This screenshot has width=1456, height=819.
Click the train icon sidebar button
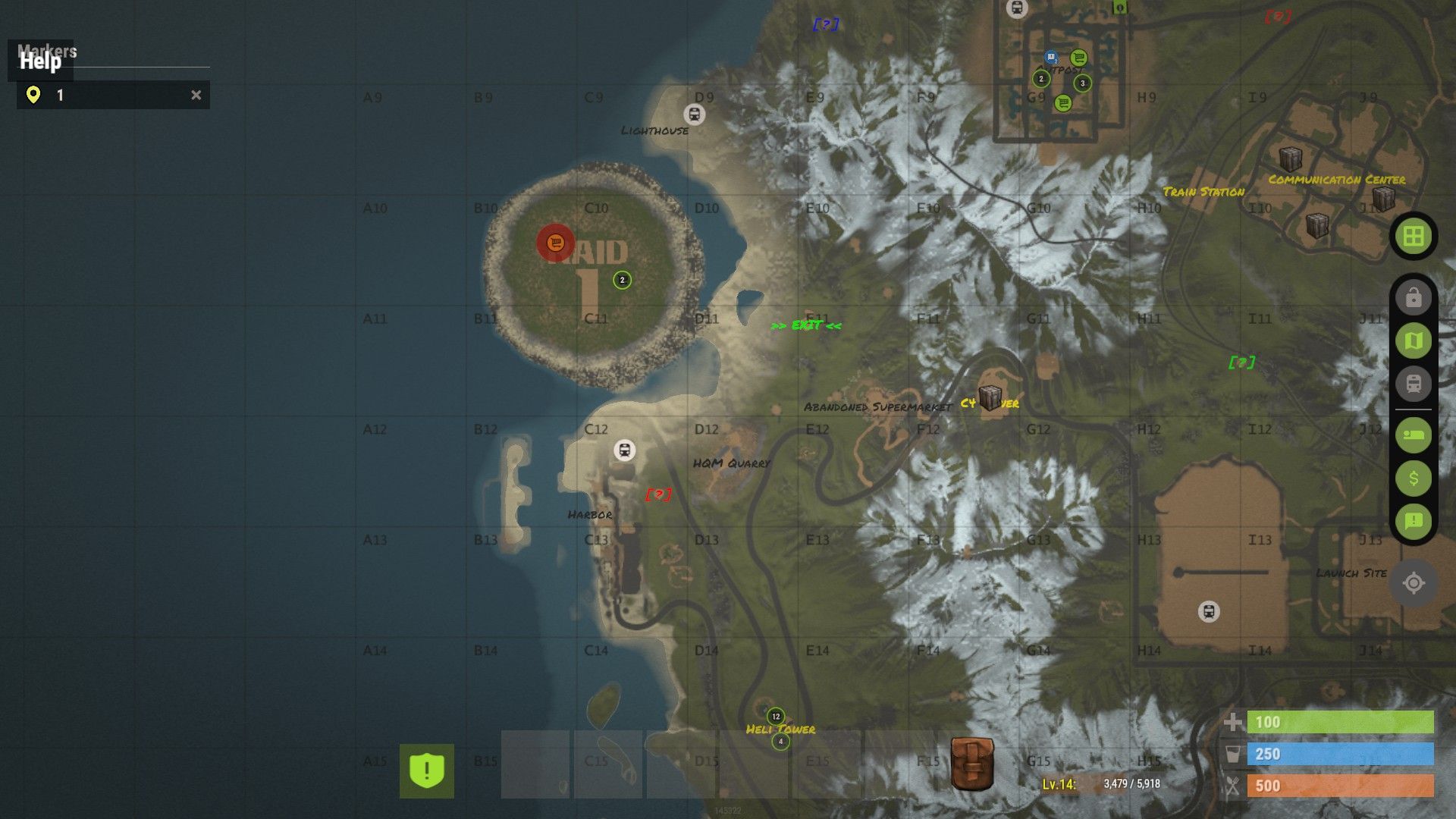click(1413, 384)
